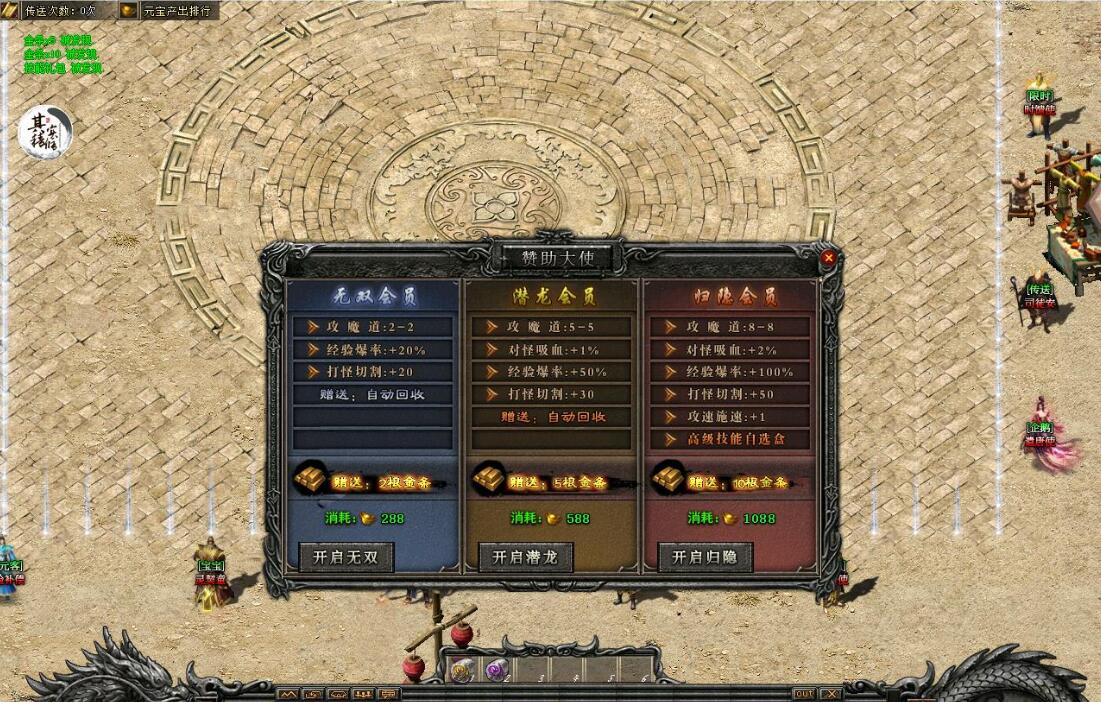Click the X button beside OUT
The width and height of the screenshot is (1101, 702).
(830, 693)
